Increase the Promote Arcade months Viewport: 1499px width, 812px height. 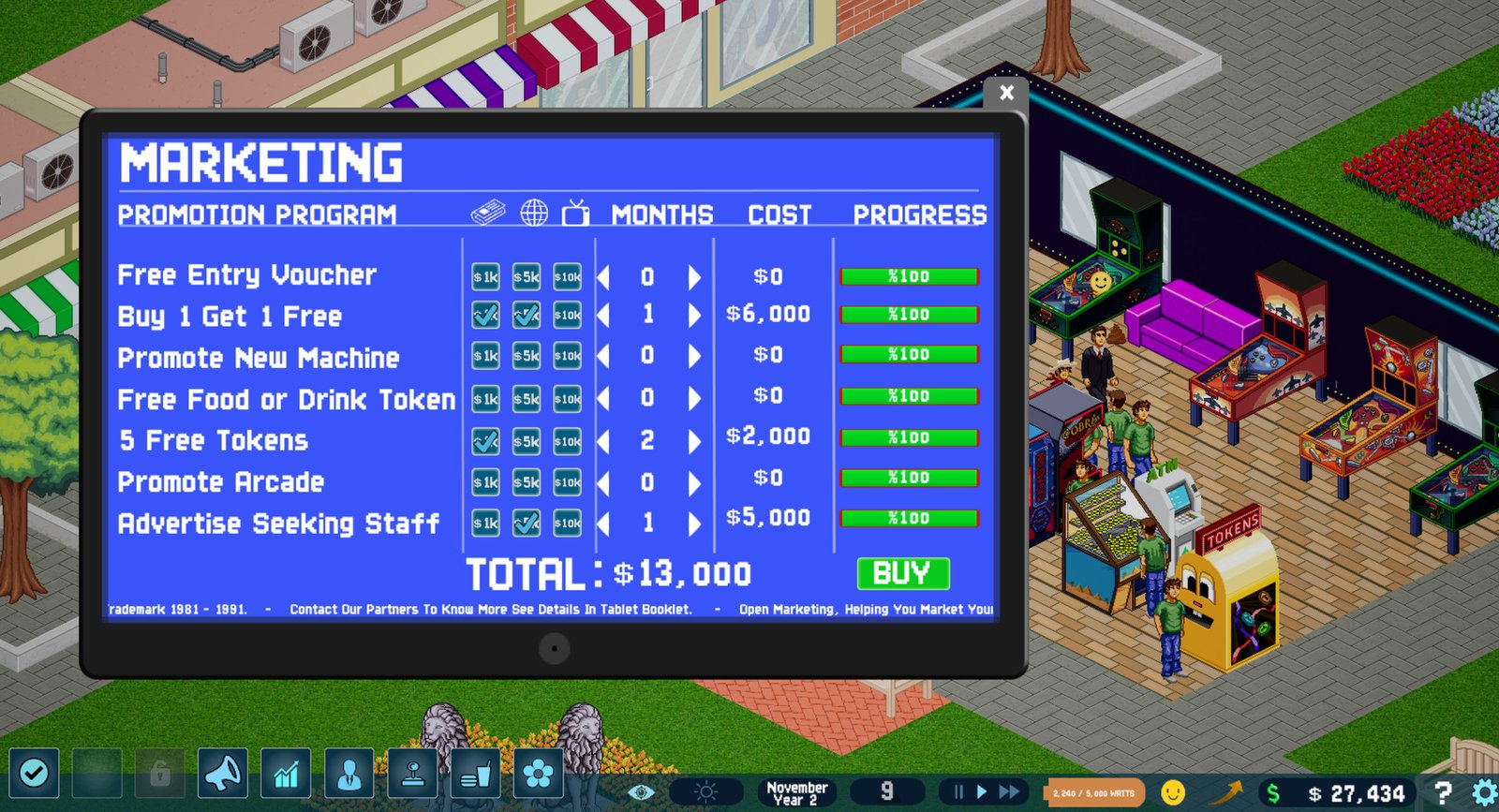pos(693,481)
